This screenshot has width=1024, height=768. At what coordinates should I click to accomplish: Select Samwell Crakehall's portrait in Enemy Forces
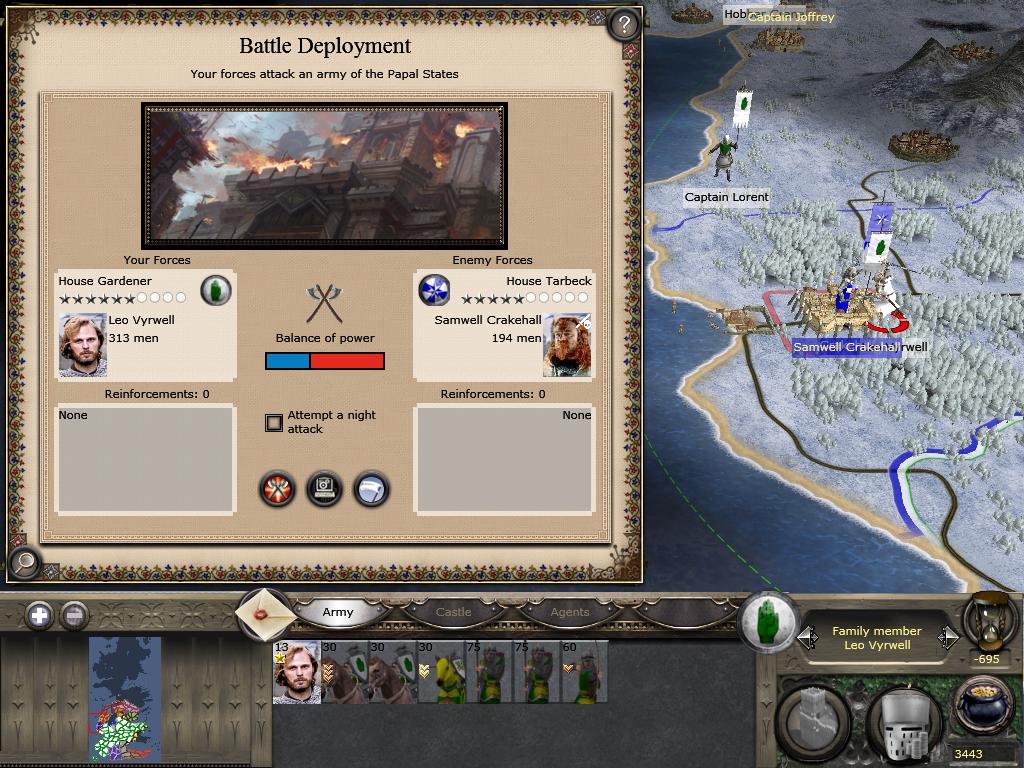pyautogui.click(x=567, y=345)
